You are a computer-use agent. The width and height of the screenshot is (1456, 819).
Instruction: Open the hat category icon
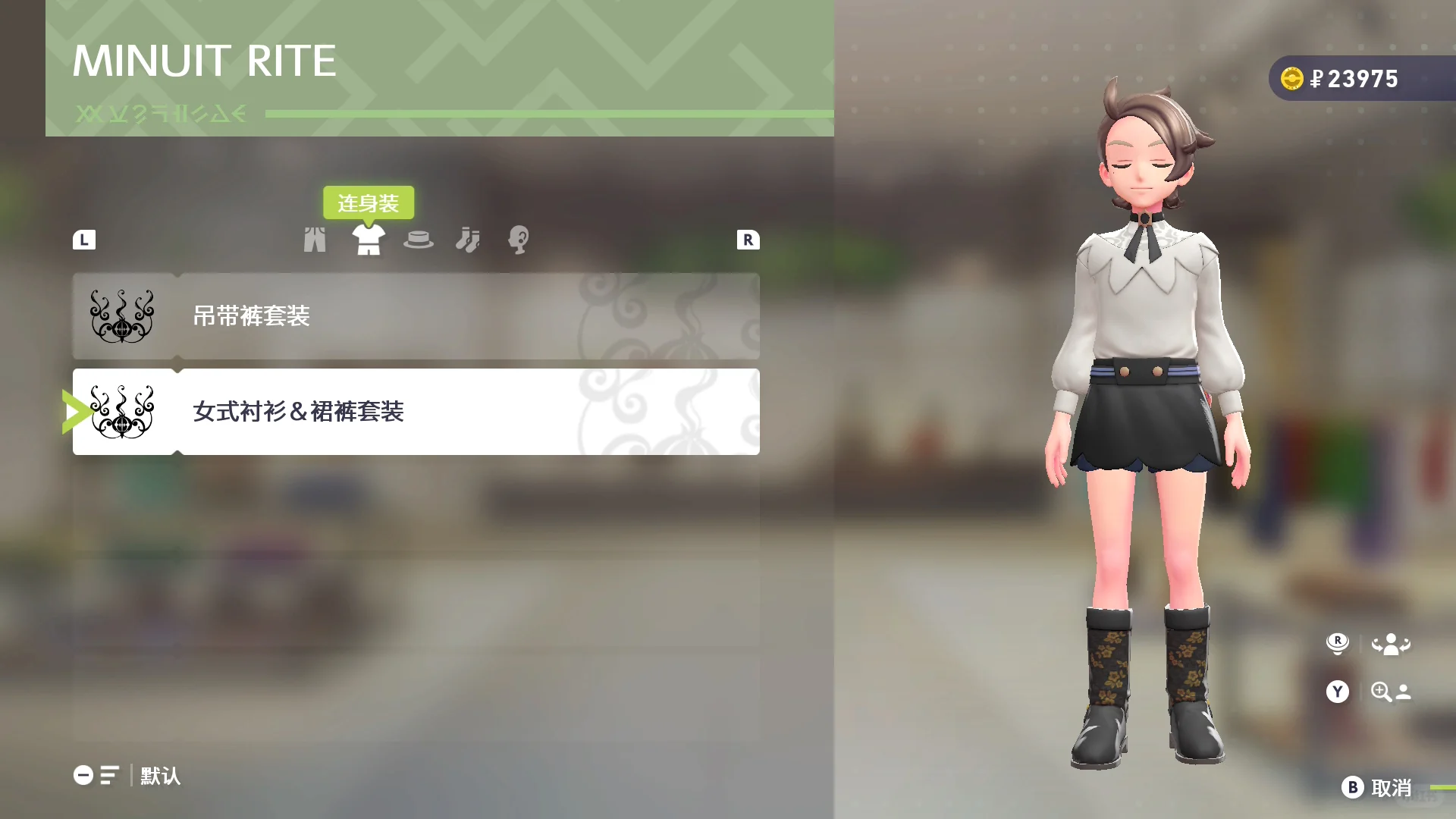[x=420, y=240]
